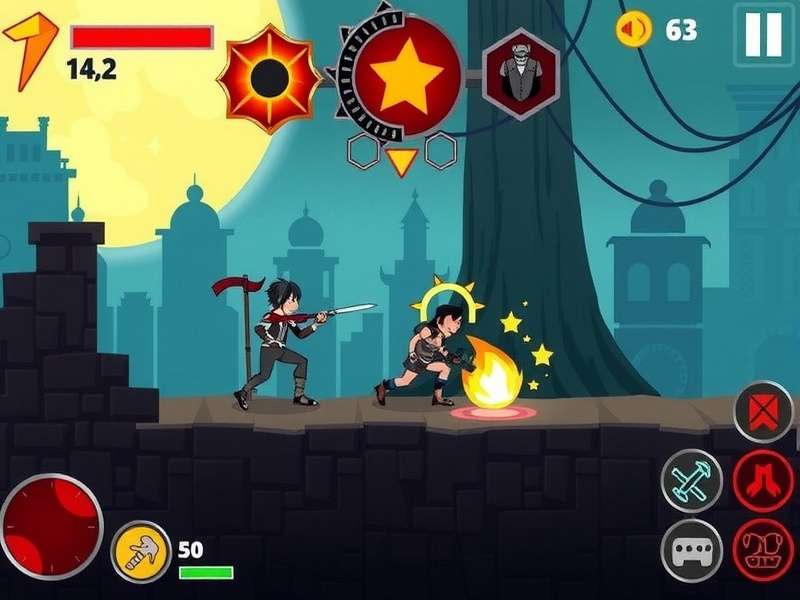Tap the red crossed banner button
800x600 pixels.
763,411
